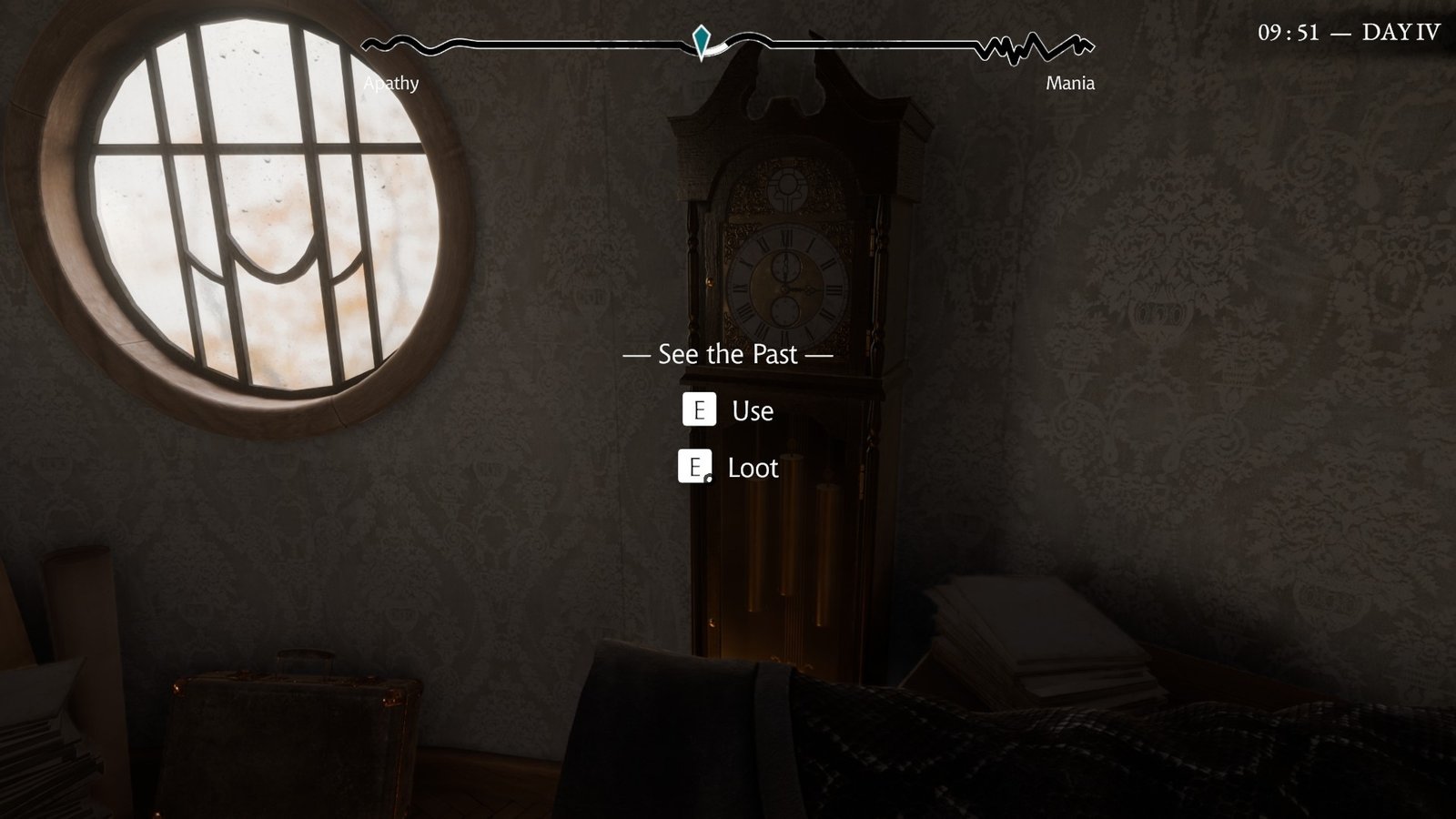Click the Mania end of the mood meter
Screen dimensions: 1456x819
pos(1070,85)
